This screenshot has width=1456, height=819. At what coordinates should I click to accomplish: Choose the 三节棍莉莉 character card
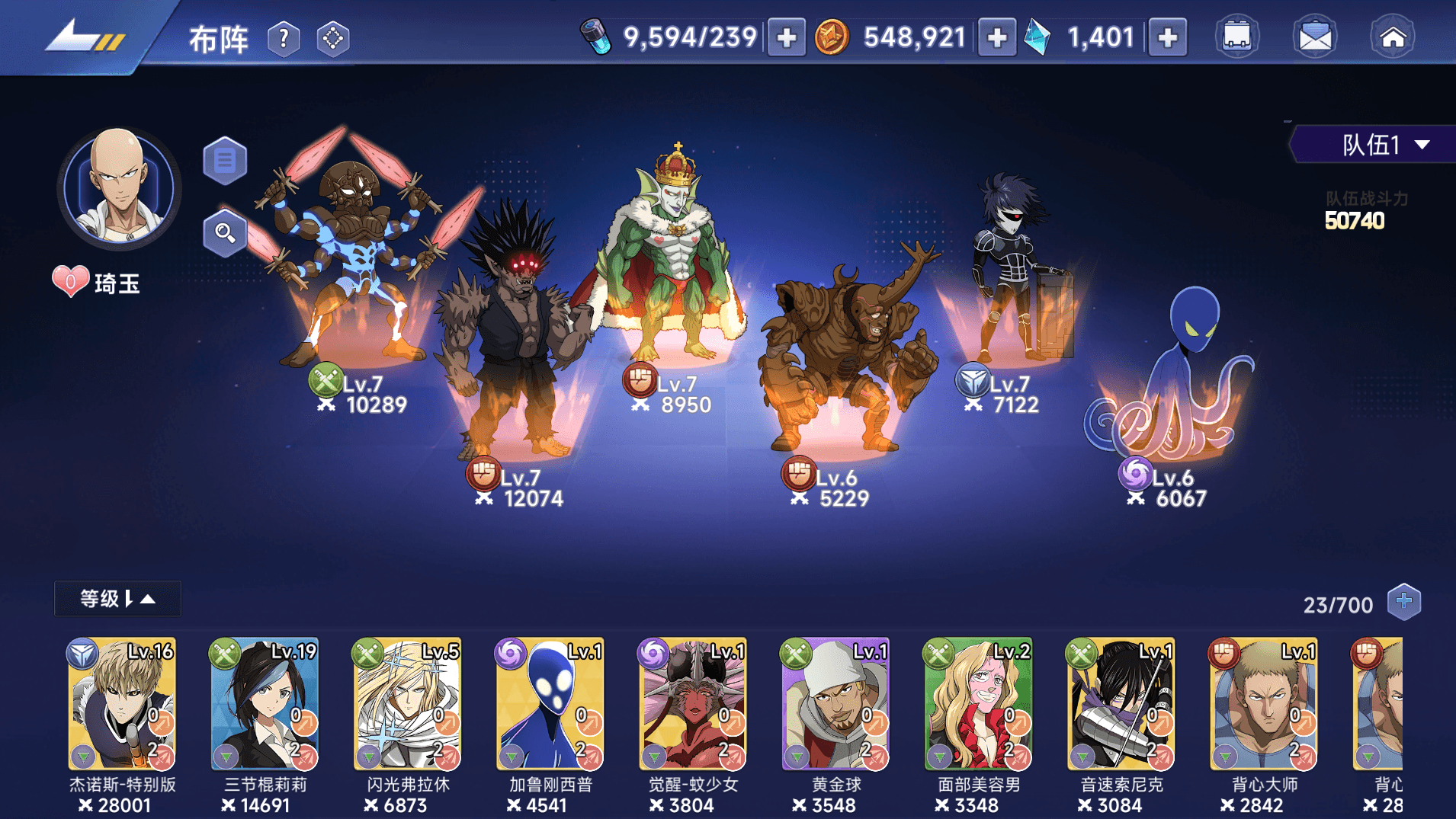click(x=265, y=705)
